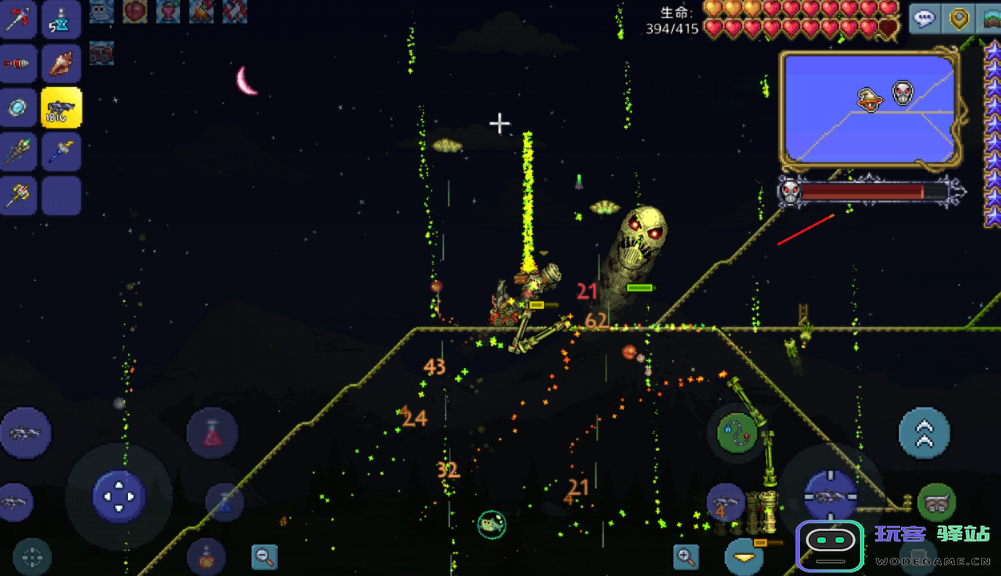Open the inventory triangle button
Screen dimensions: 1001x576
pos(744,556)
